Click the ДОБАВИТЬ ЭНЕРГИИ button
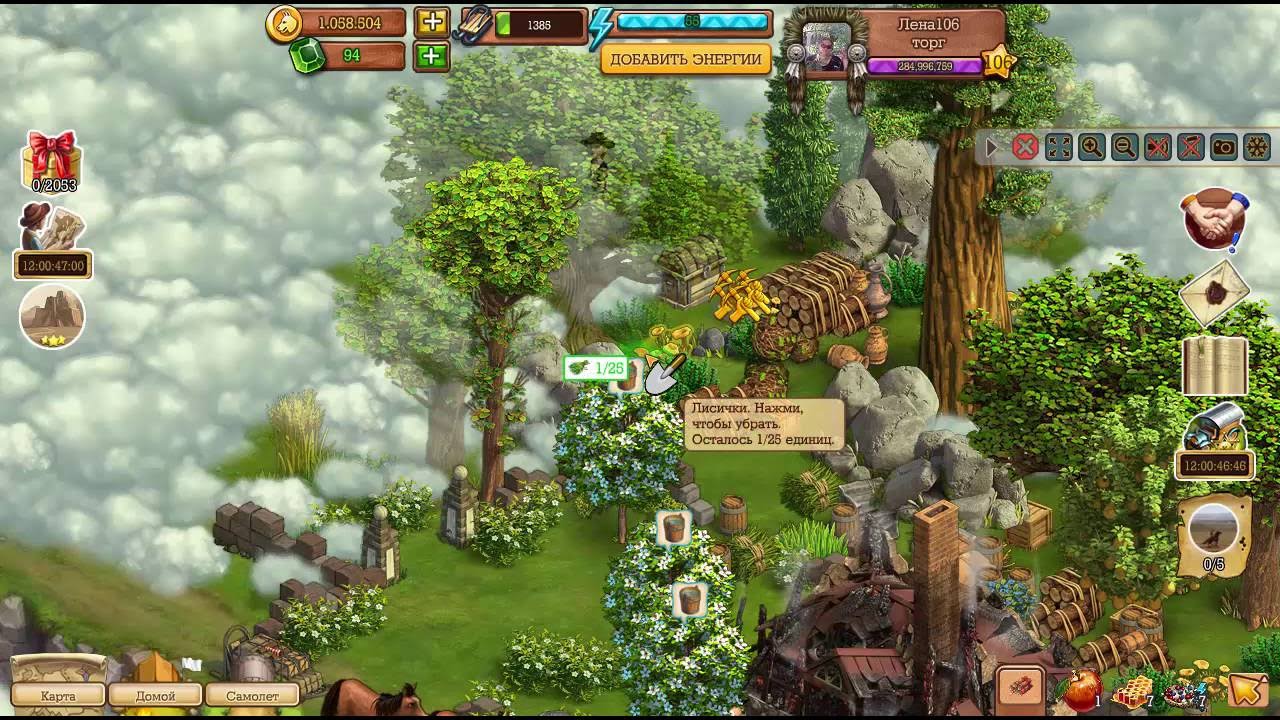The height and width of the screenshot is (720, 1280). click(686, 59)
